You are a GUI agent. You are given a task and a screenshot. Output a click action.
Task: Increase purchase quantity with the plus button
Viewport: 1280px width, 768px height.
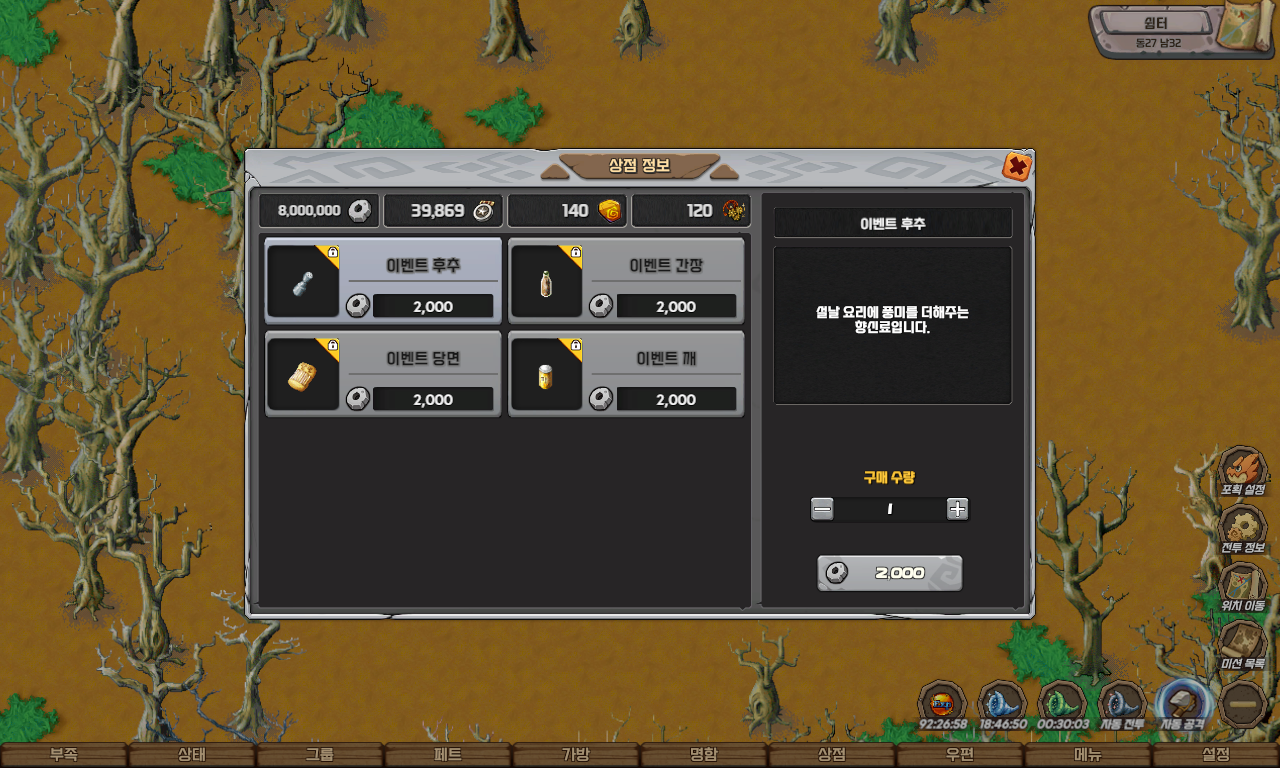point(957,509)
